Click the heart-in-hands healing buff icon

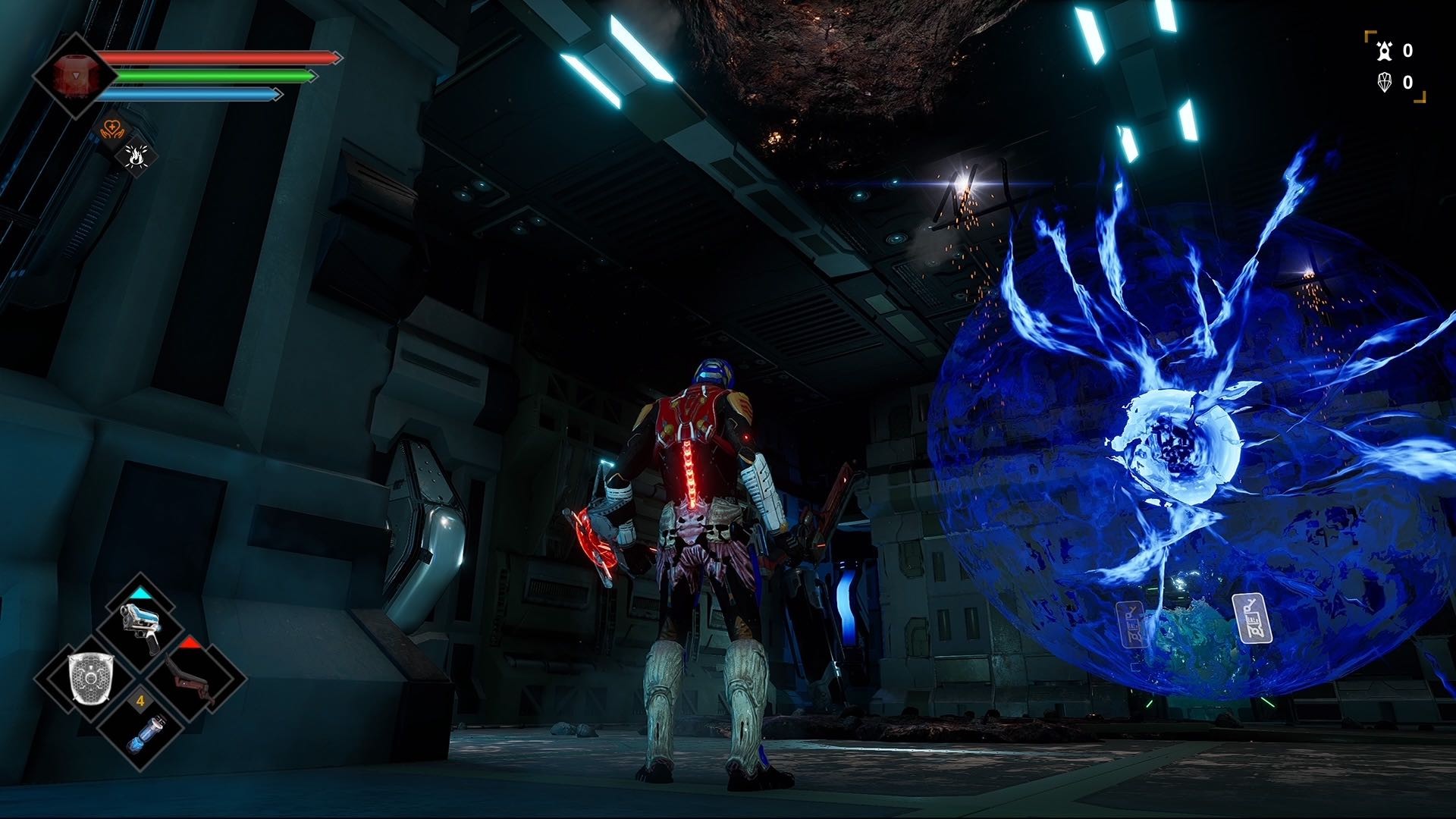(112, 130)
